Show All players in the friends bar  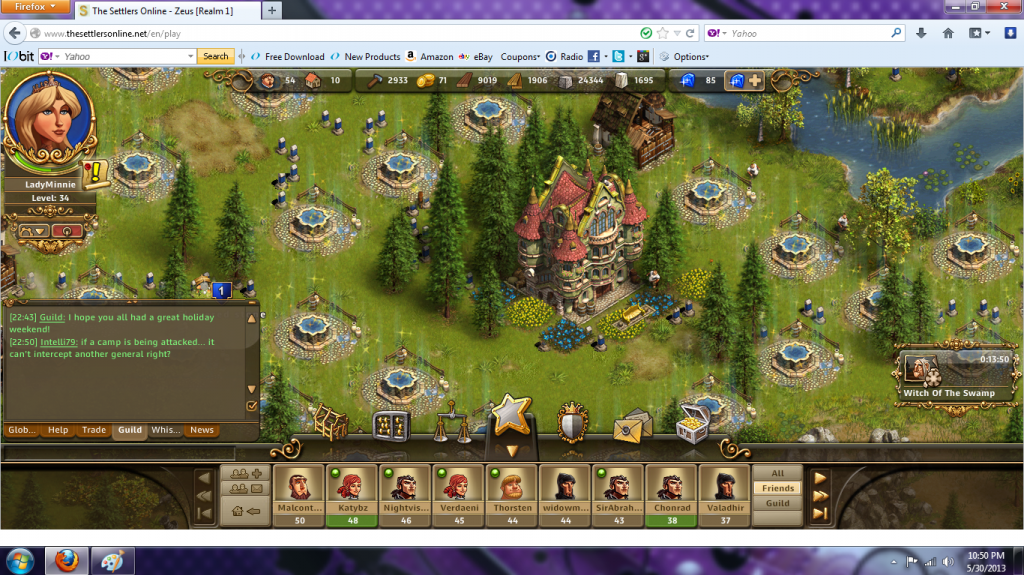pos(778,474)
